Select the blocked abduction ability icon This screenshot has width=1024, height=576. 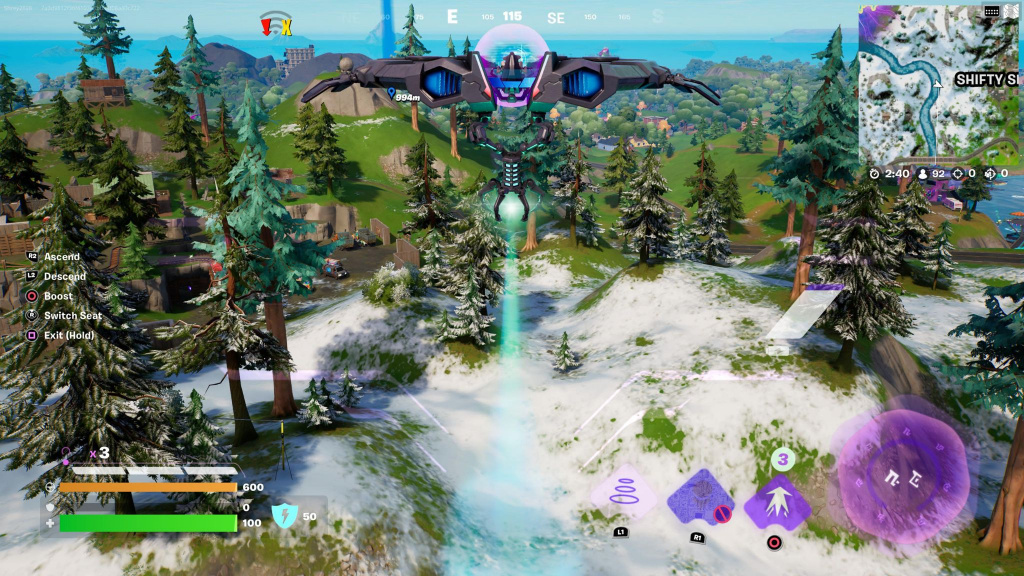699,498
